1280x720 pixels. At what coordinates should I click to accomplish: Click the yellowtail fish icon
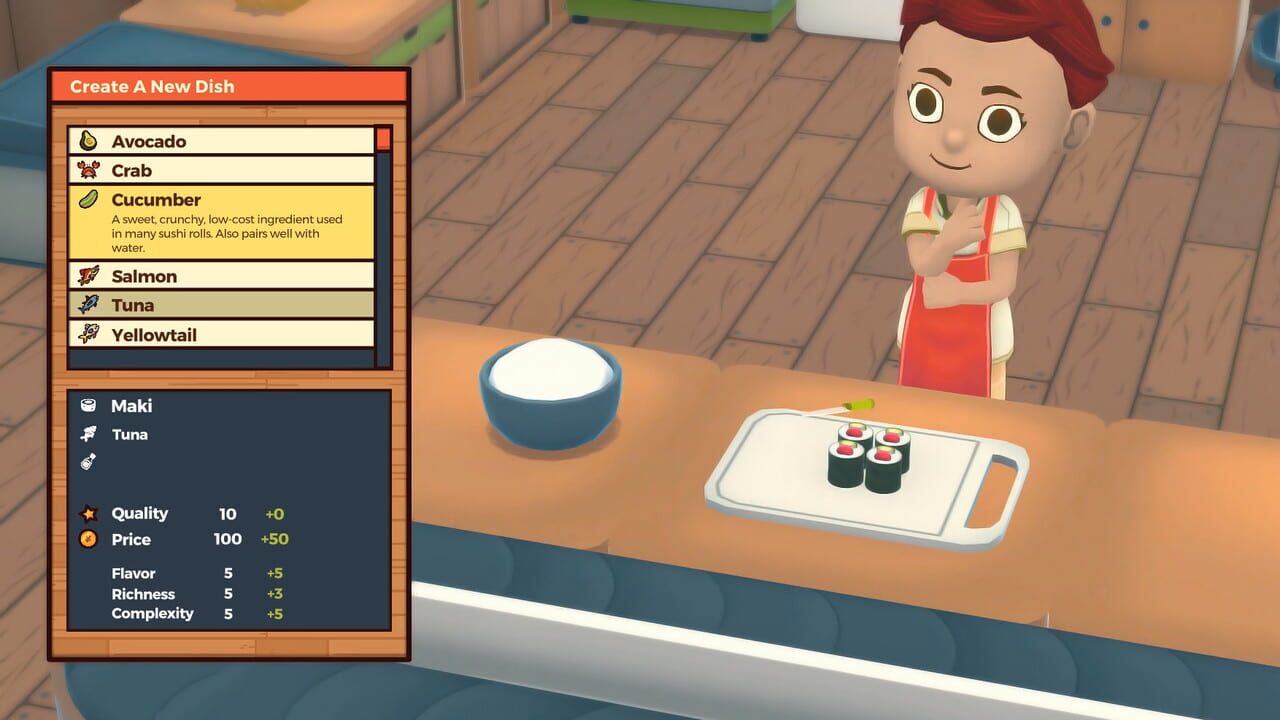pyautogui.click(x=88, y=334)
